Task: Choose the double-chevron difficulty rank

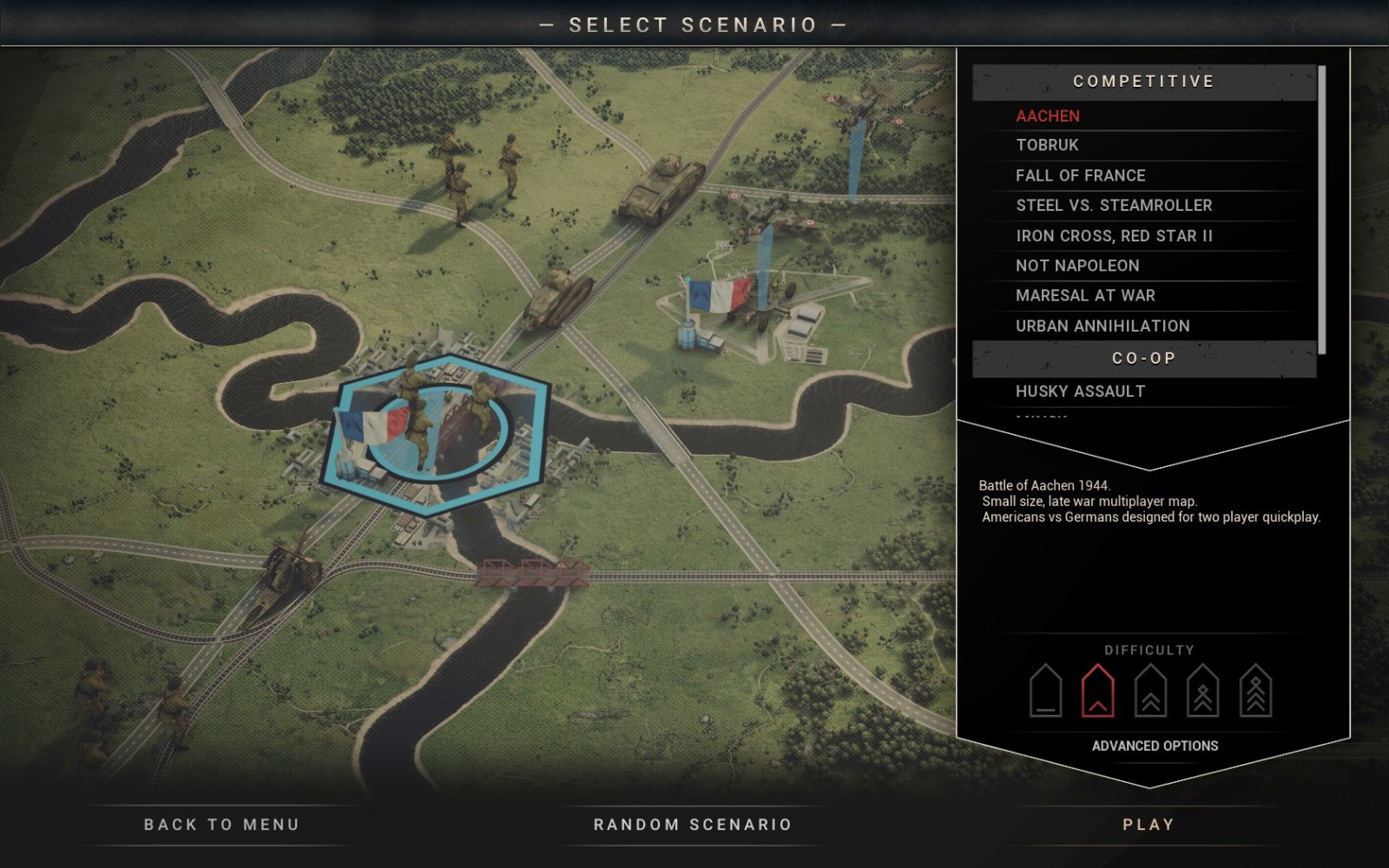Action: [1150, 692]
